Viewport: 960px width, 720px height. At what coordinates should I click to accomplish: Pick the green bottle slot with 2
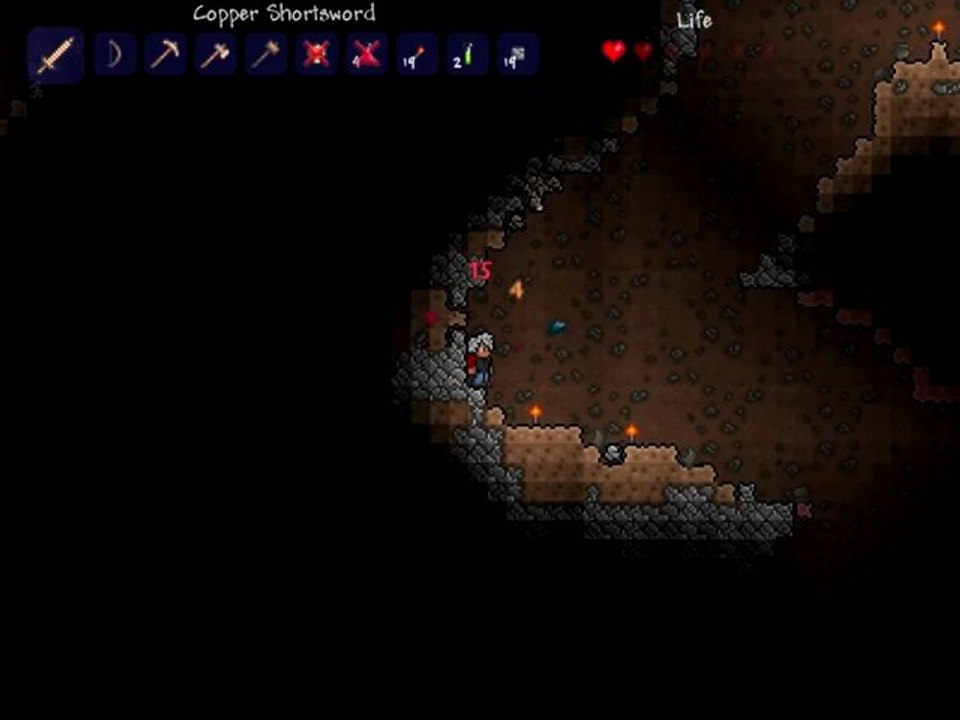(467, 54)
